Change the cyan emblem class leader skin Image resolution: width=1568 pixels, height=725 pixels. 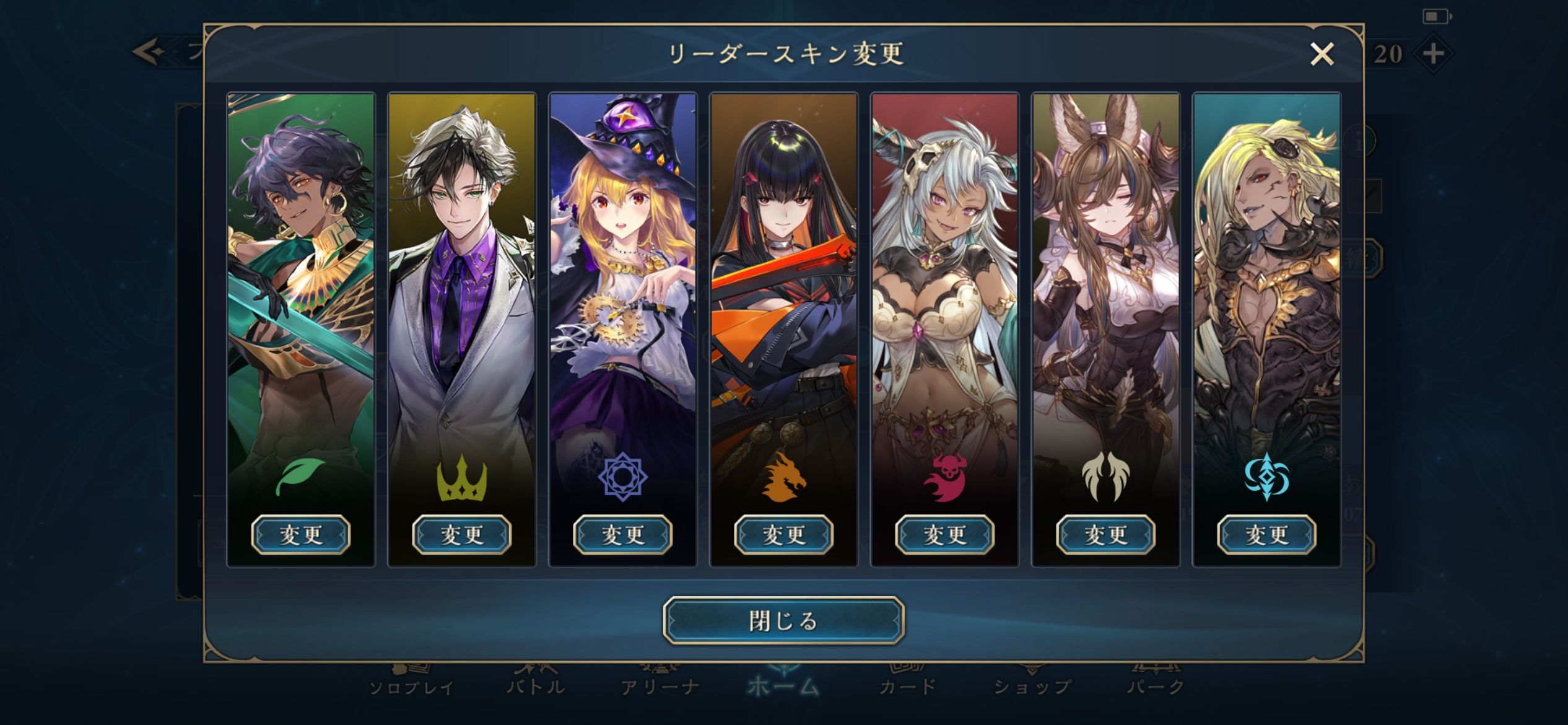(x=1267, y=534)
